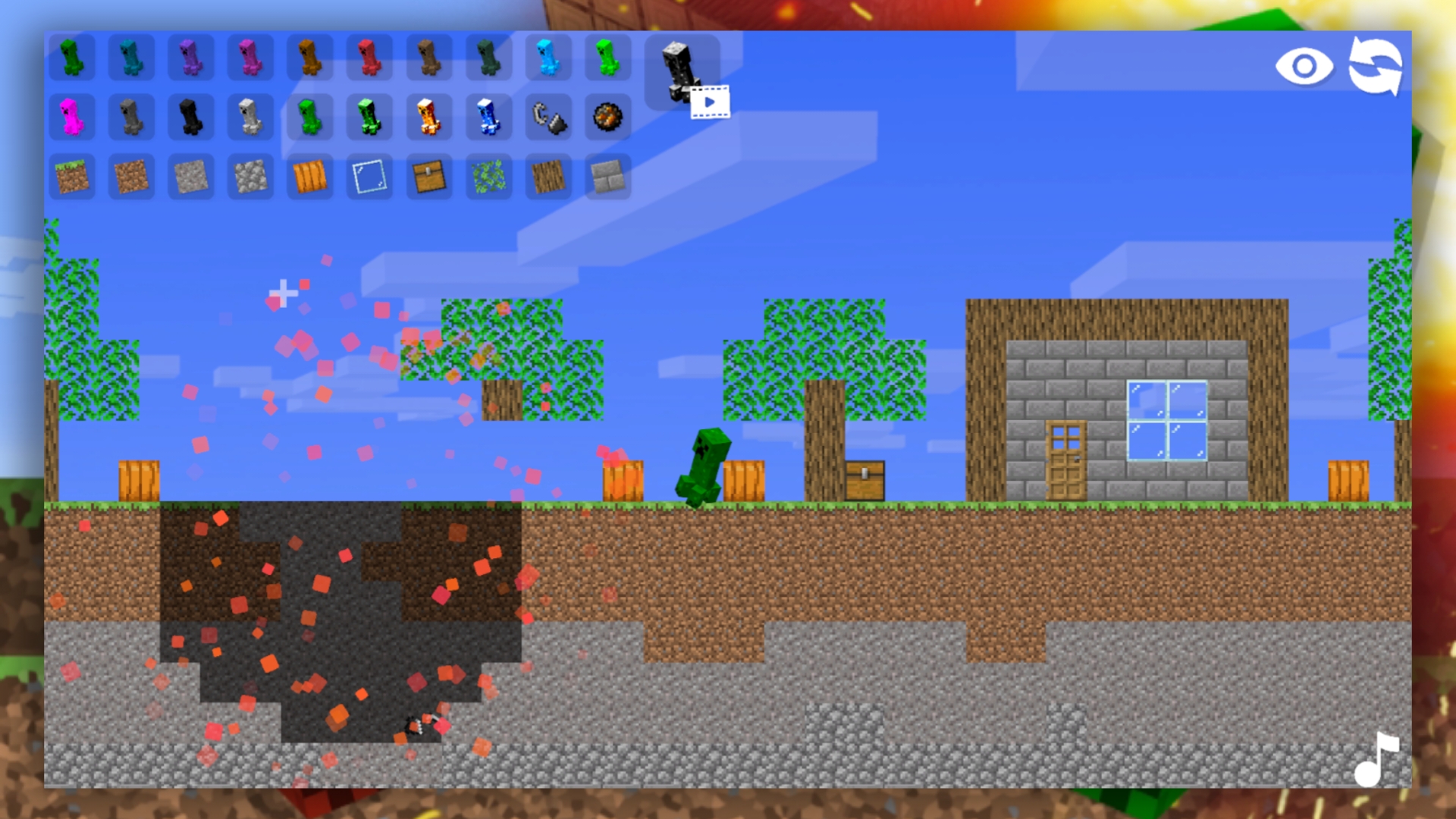Screen dimensions: 1456x819
Task: Select the chest block
Action: (x=428, y=176)
